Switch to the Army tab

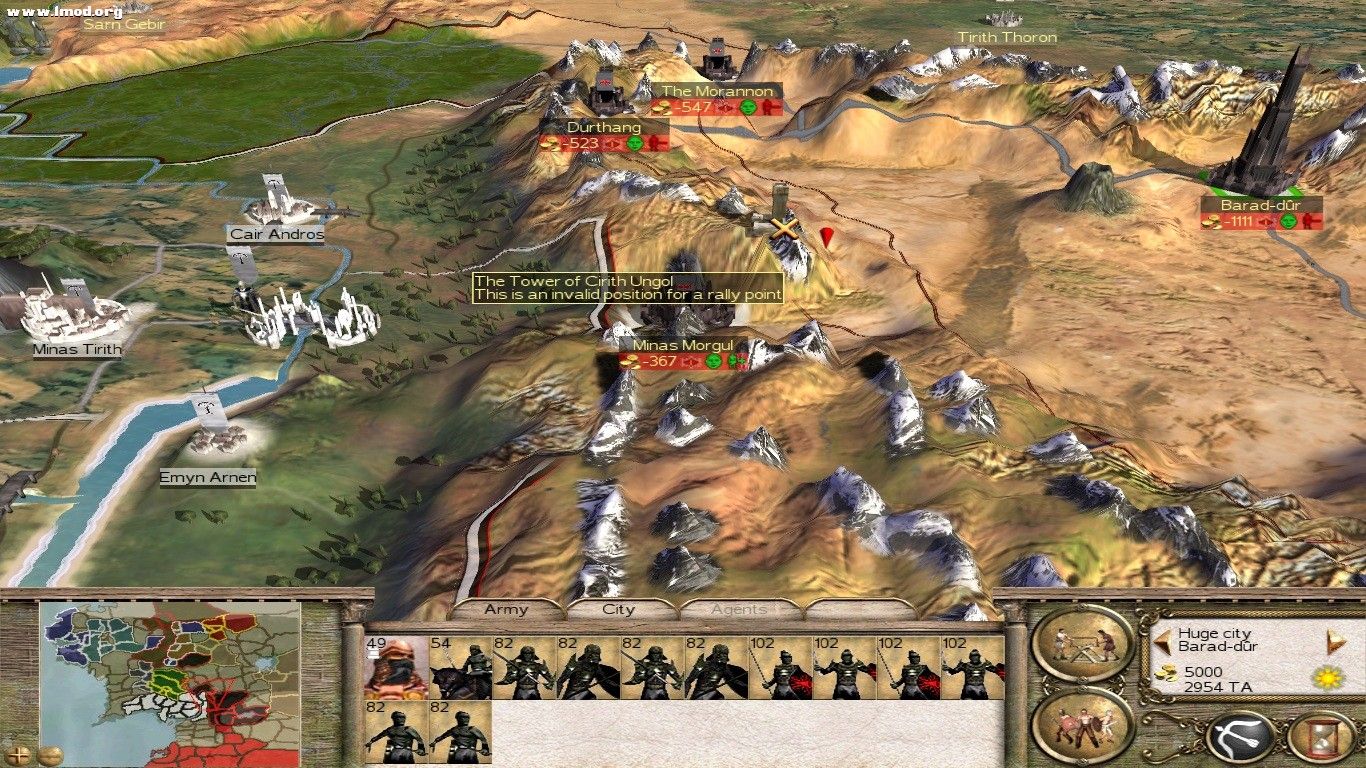(x=508, y=608)
